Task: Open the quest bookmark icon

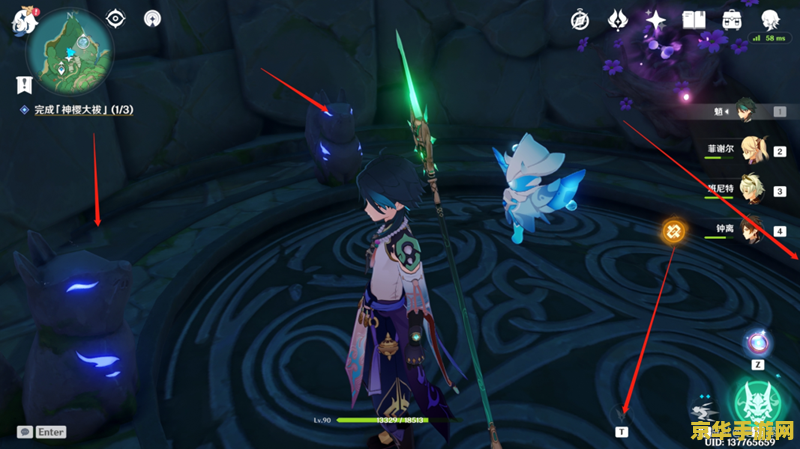Action: click(21, 84)
